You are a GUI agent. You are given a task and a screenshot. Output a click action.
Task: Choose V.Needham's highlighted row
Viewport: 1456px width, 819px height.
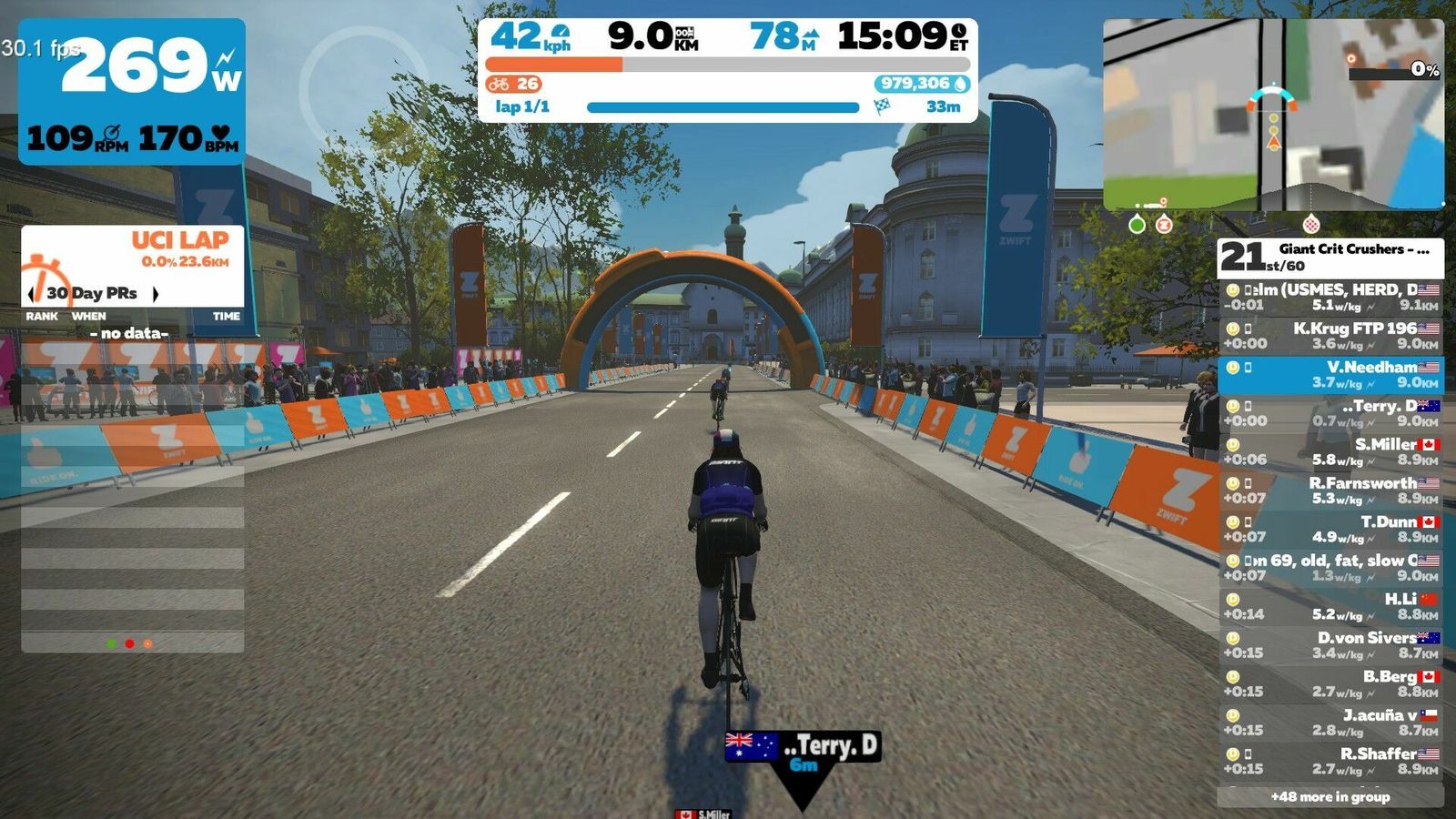(x=1330, y=375)
